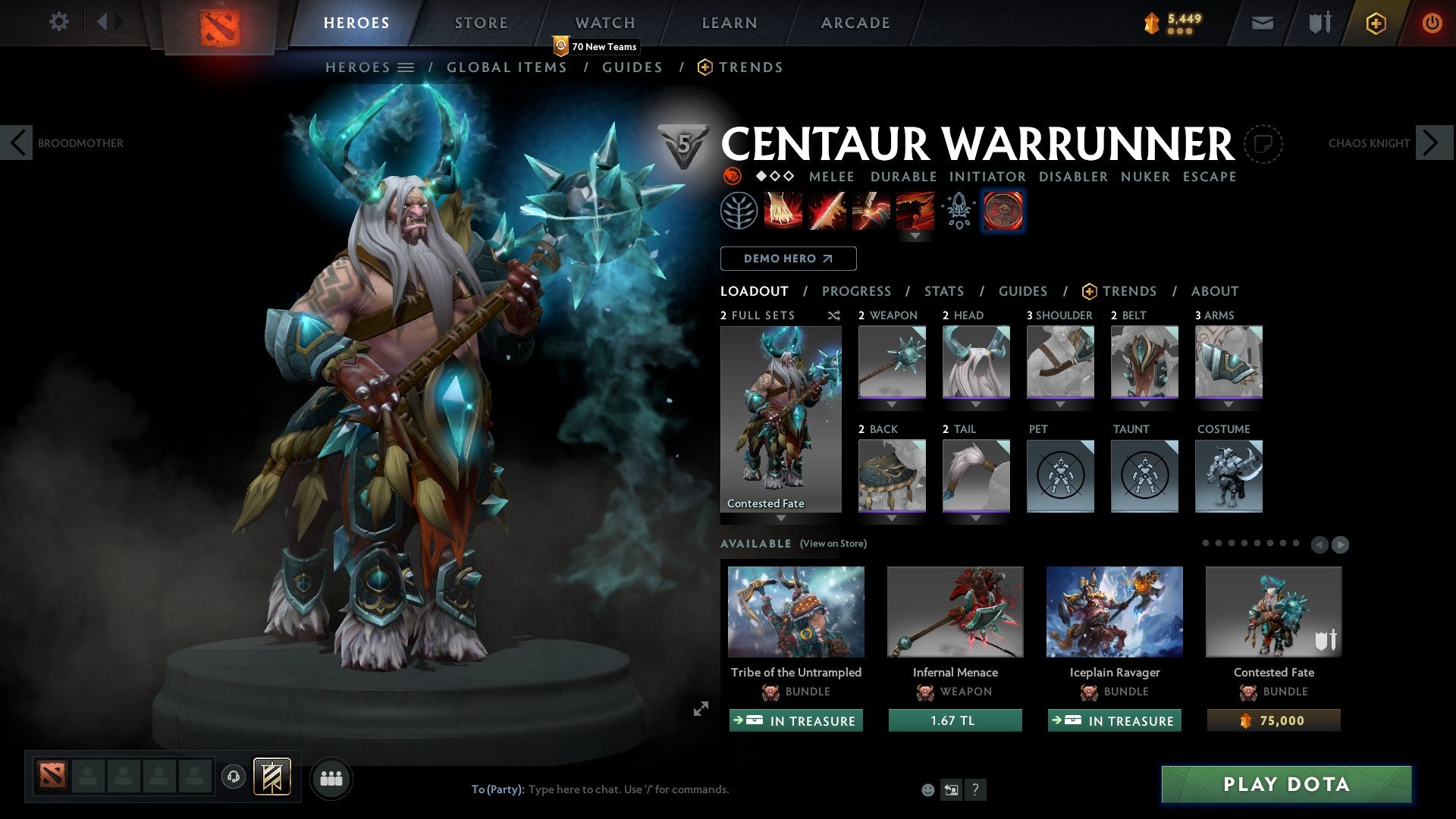Click the DEMO HERO button
This screenshot has height=819, width=1456.
click(788, 259)
